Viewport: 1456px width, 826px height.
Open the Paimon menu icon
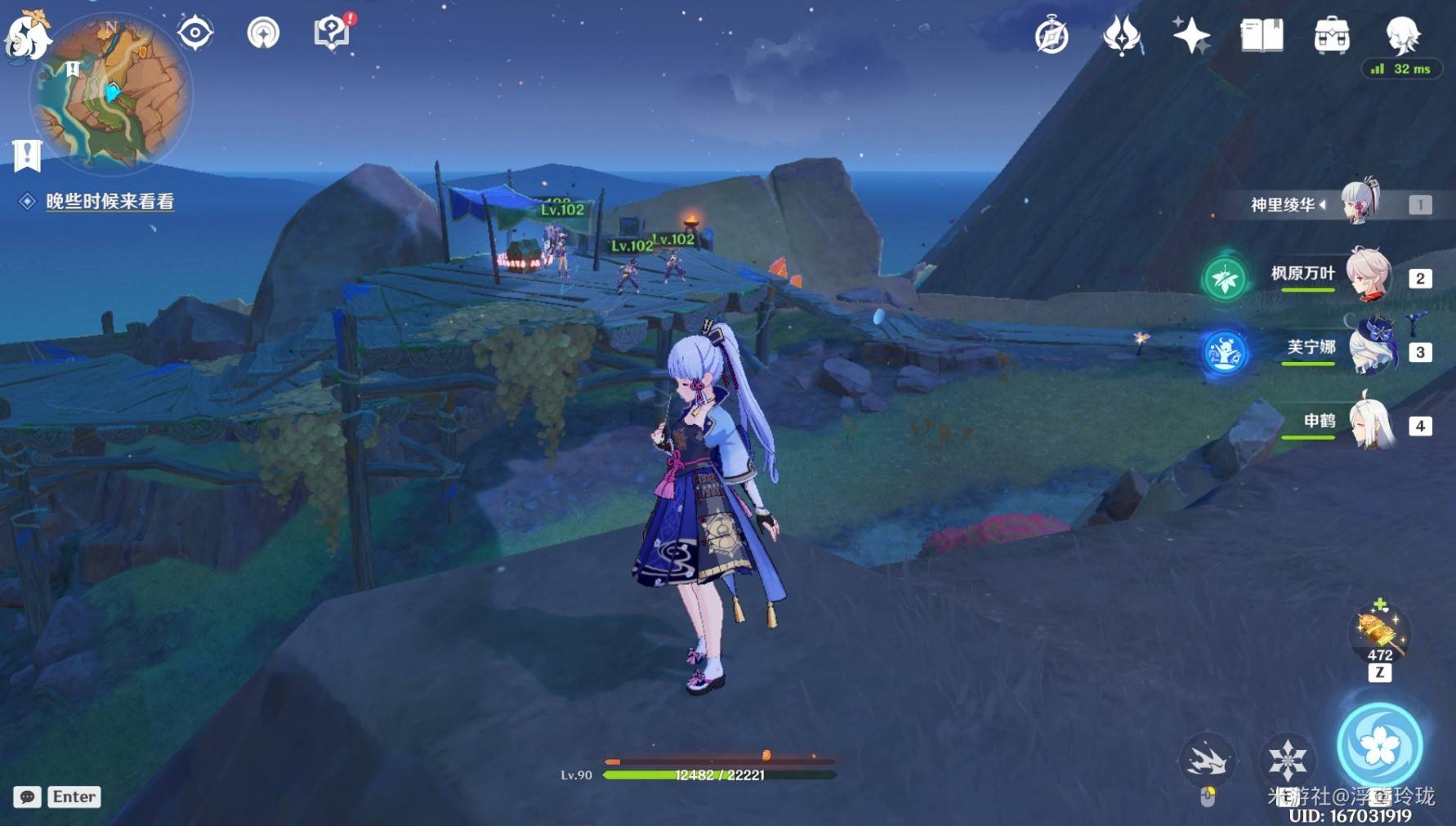point(26,34)
